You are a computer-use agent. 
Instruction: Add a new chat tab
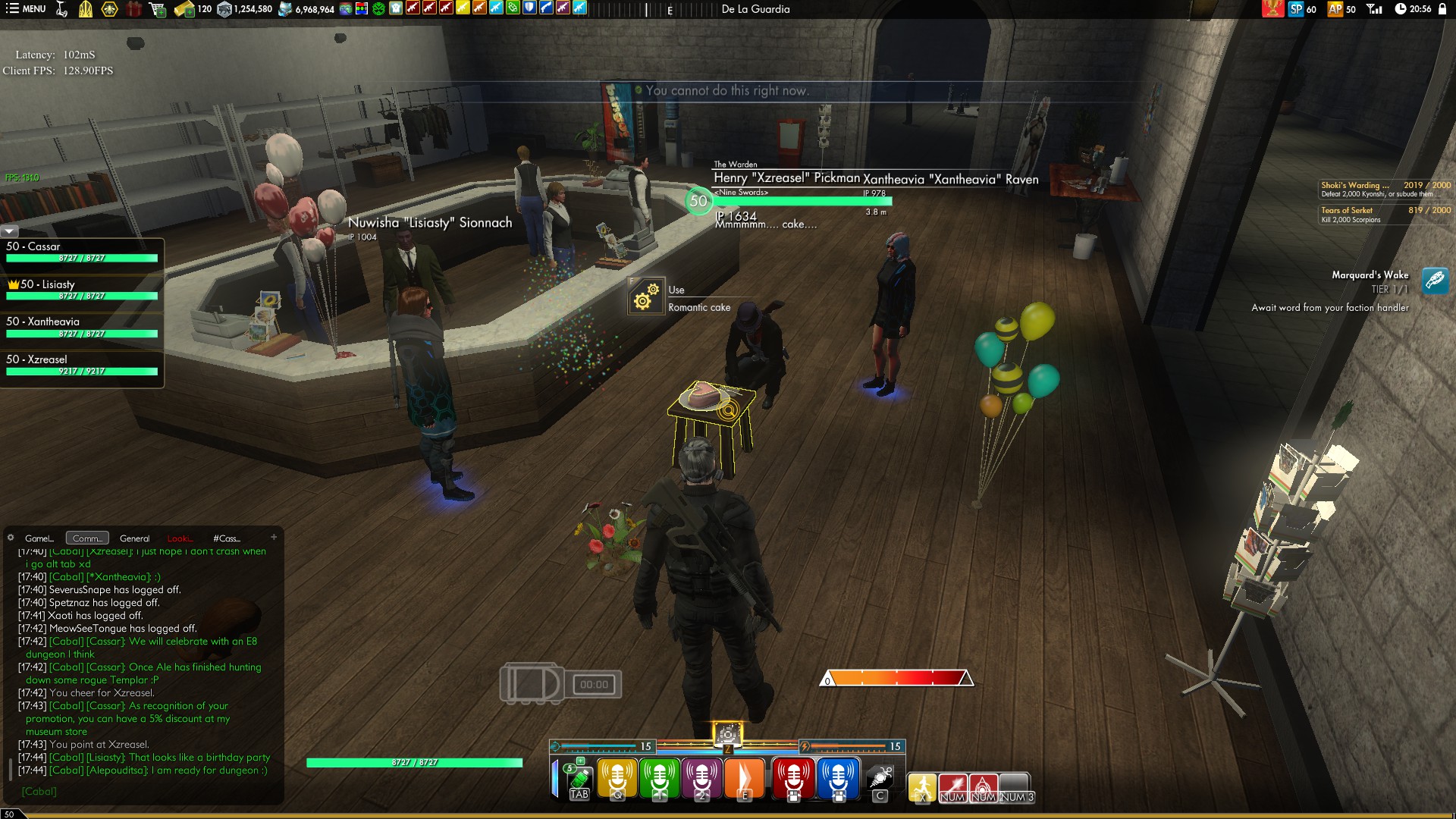click(274, 537)
